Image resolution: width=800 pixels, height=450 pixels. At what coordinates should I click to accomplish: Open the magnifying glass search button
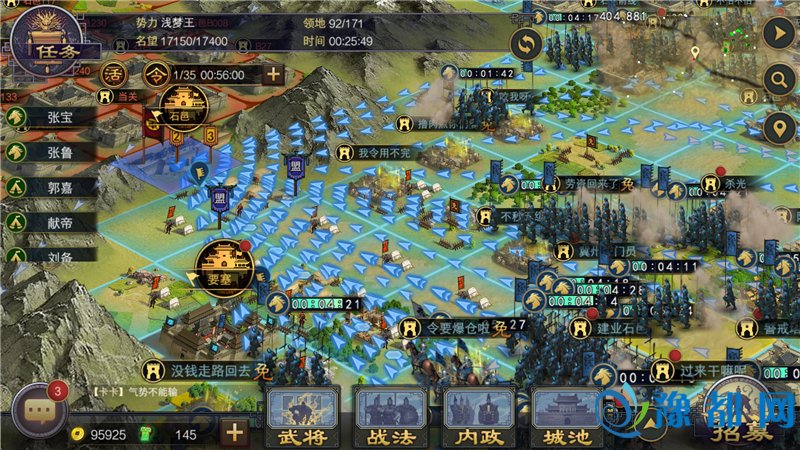[x=778, y=81]
